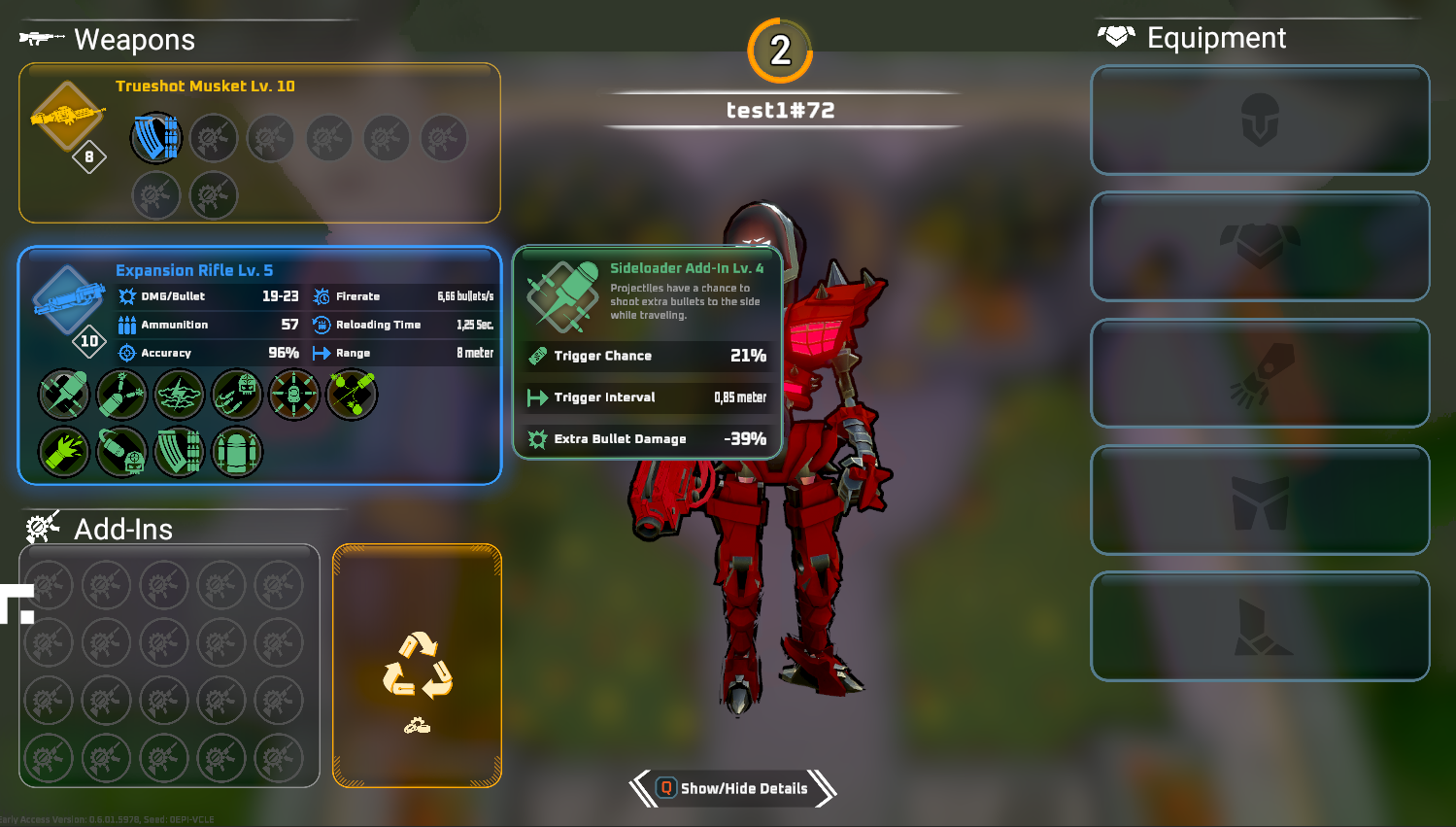The height and width of the screenshot is (827, 1456).
Task: Choose the leg armor equipment slot
Action: (1260, 500)
